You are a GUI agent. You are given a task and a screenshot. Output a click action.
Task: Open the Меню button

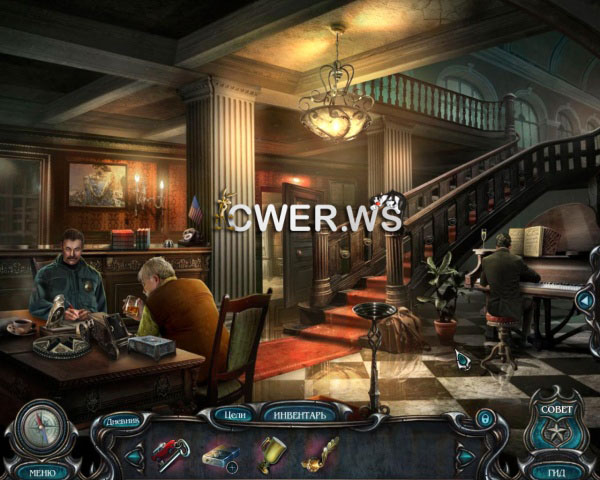pyautogui.click(x=42, y=471)
